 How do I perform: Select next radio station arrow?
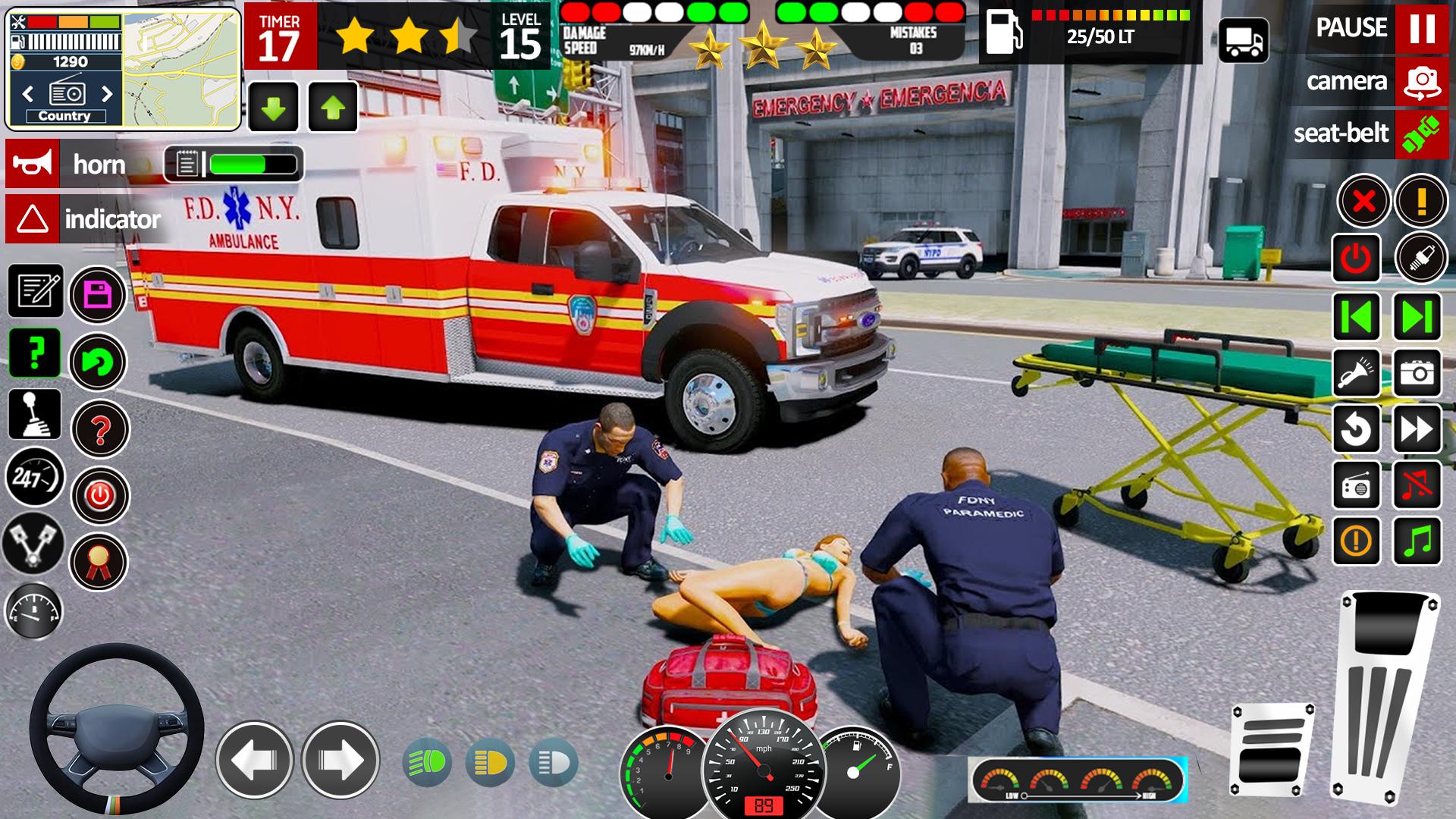tap(107, 94)
